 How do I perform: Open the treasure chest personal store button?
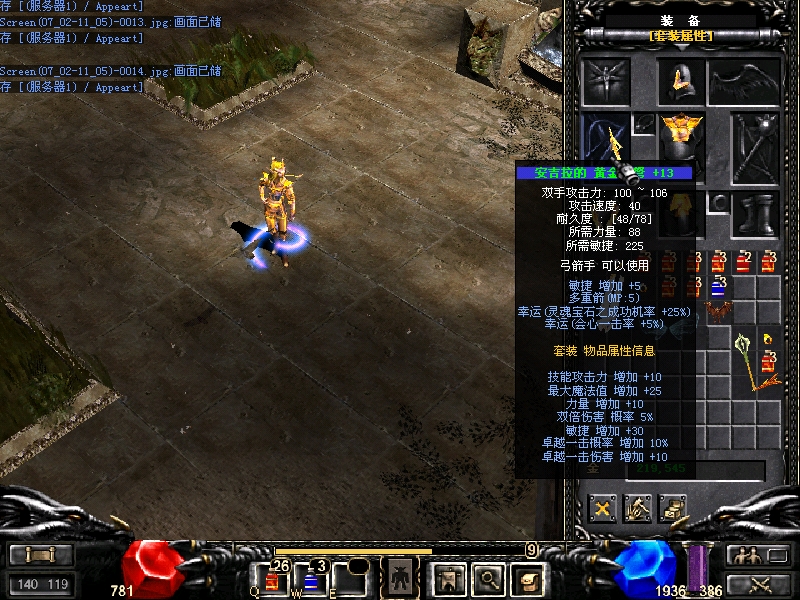[673, 508]
